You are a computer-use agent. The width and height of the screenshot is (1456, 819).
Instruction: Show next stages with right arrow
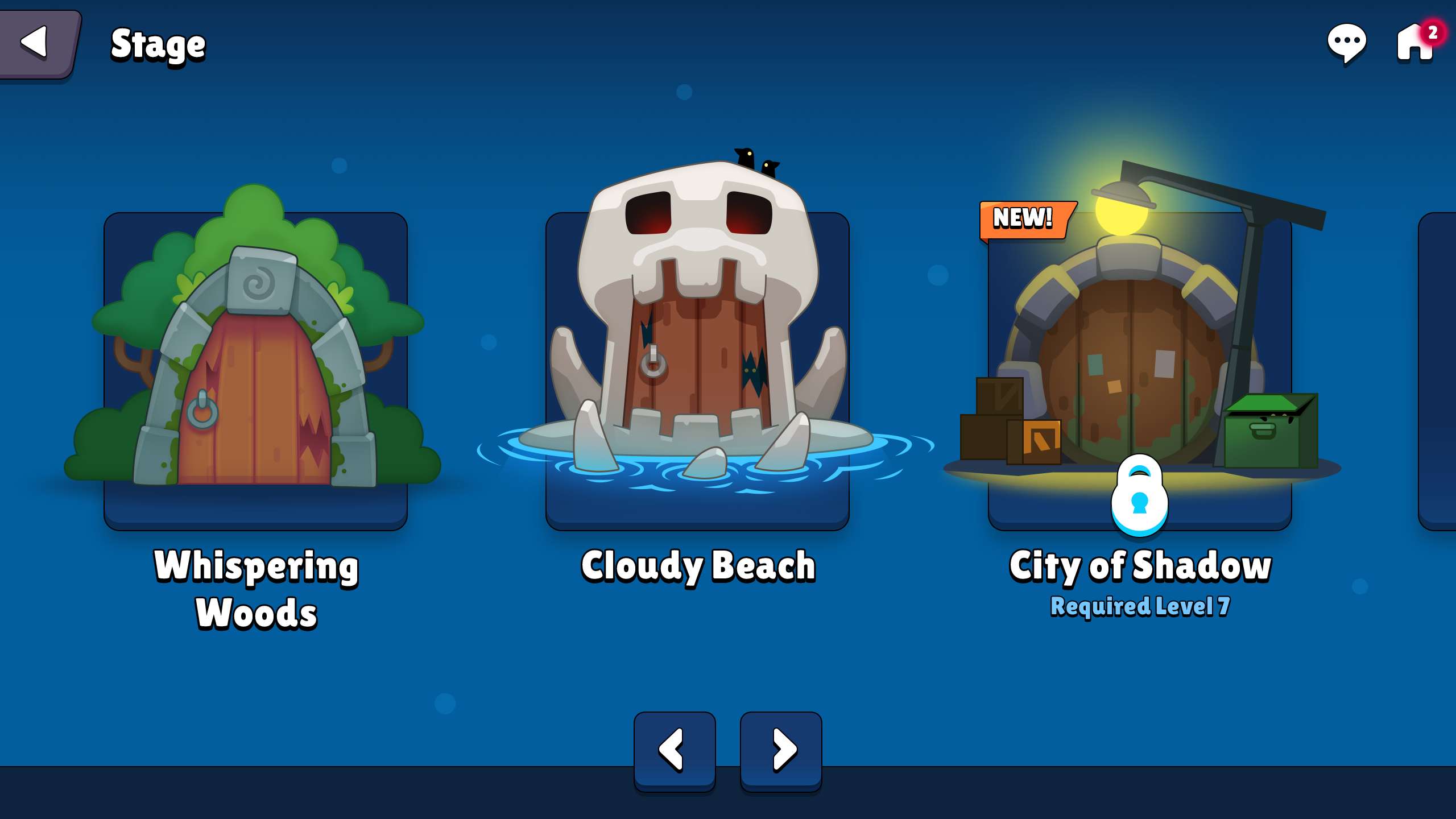(781, 750)
